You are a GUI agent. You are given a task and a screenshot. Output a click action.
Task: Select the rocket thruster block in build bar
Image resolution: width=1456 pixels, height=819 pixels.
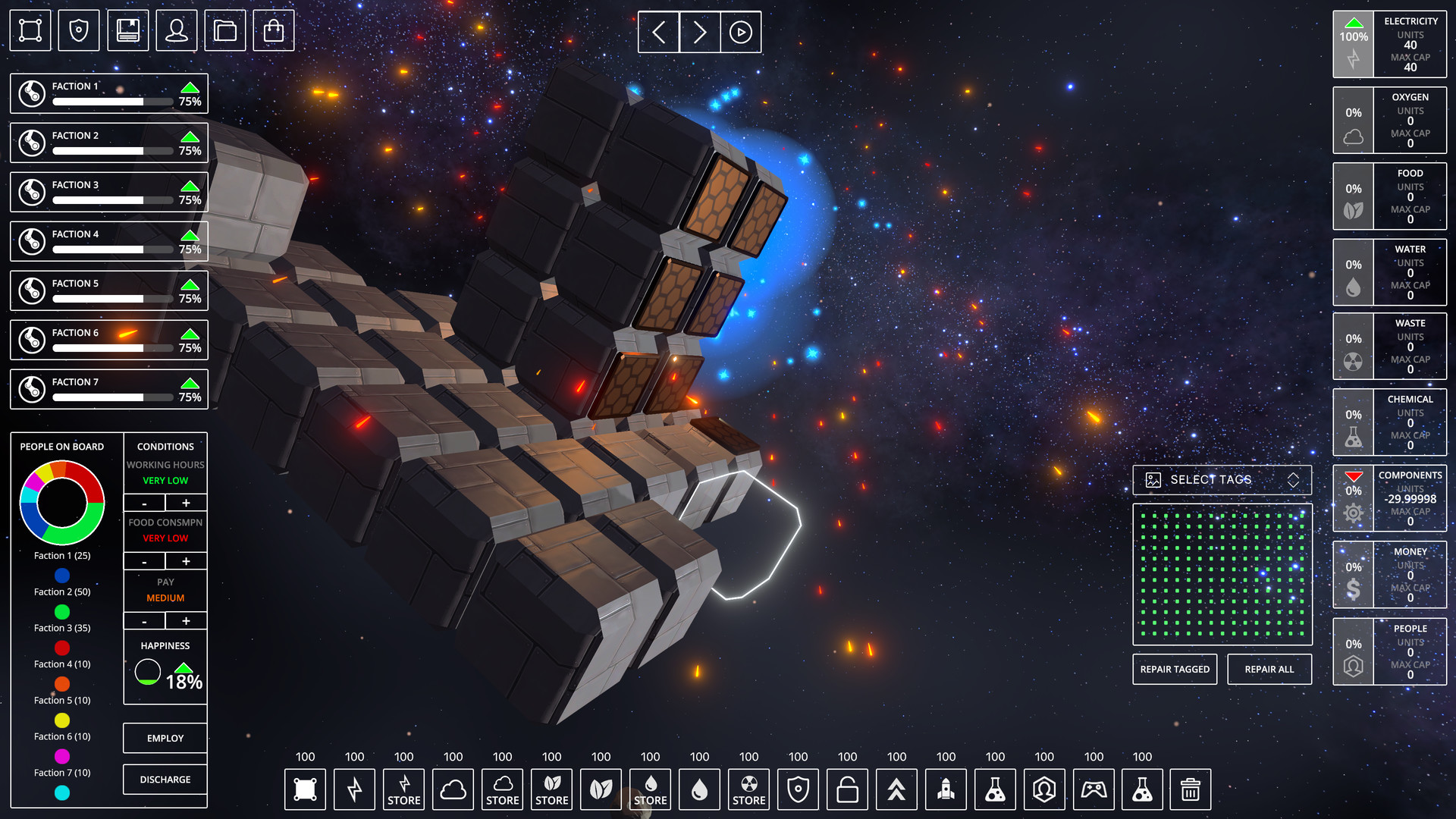[x=946, y=789]
